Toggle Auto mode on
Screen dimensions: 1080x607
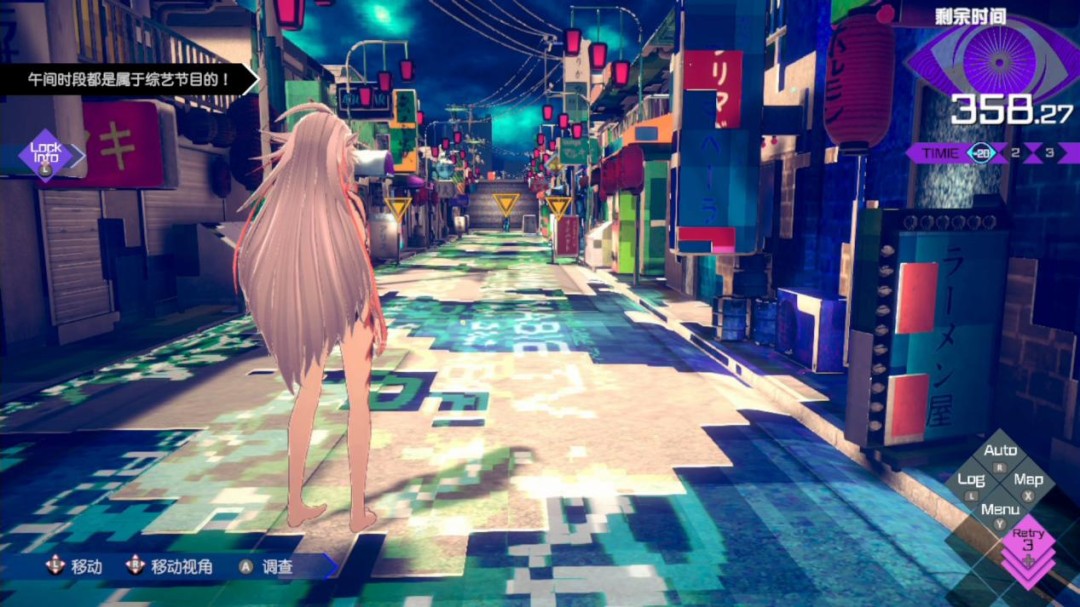coord(1000,453)
